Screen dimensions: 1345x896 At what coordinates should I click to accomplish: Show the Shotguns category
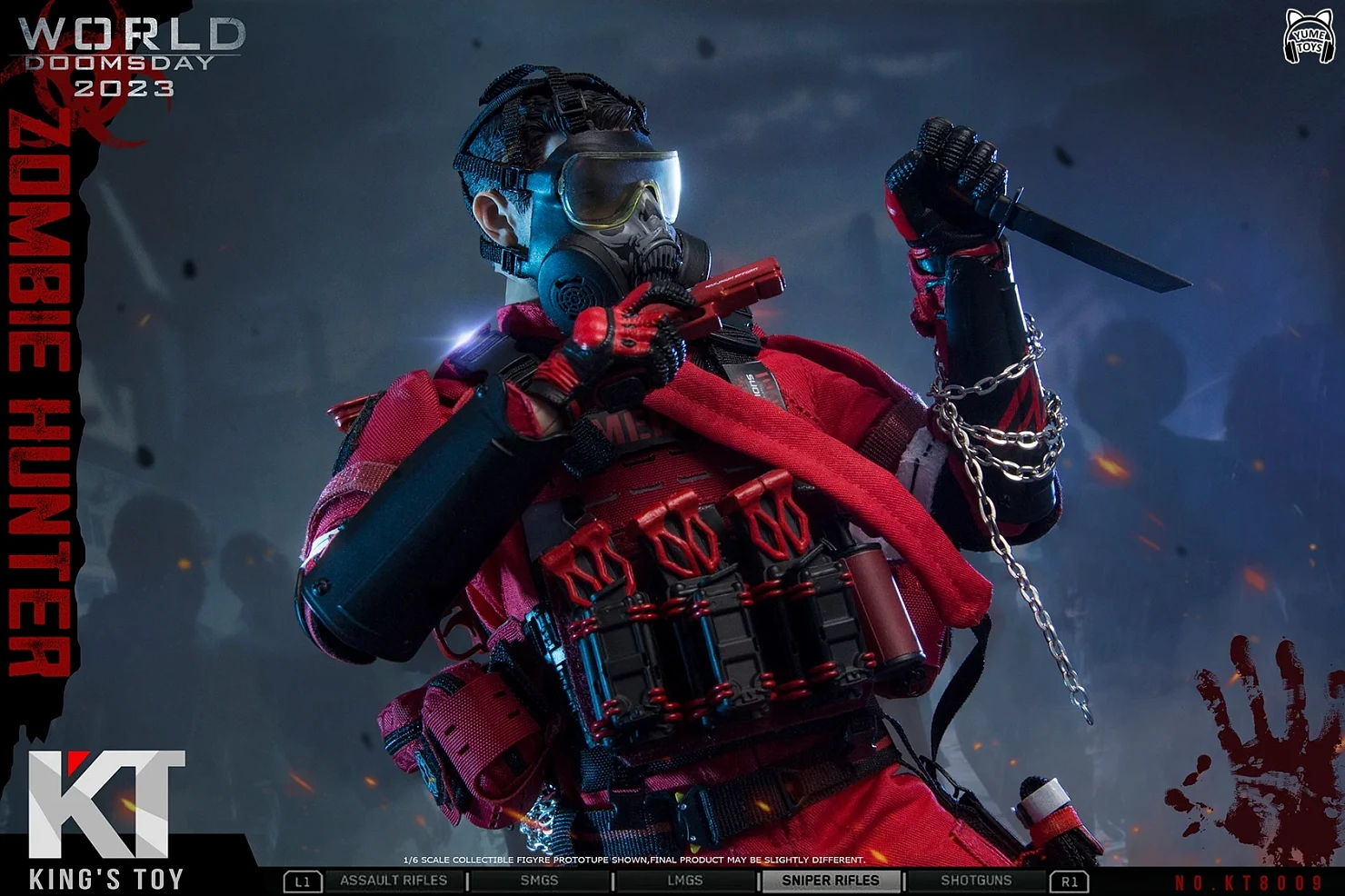tap(976, 881)
